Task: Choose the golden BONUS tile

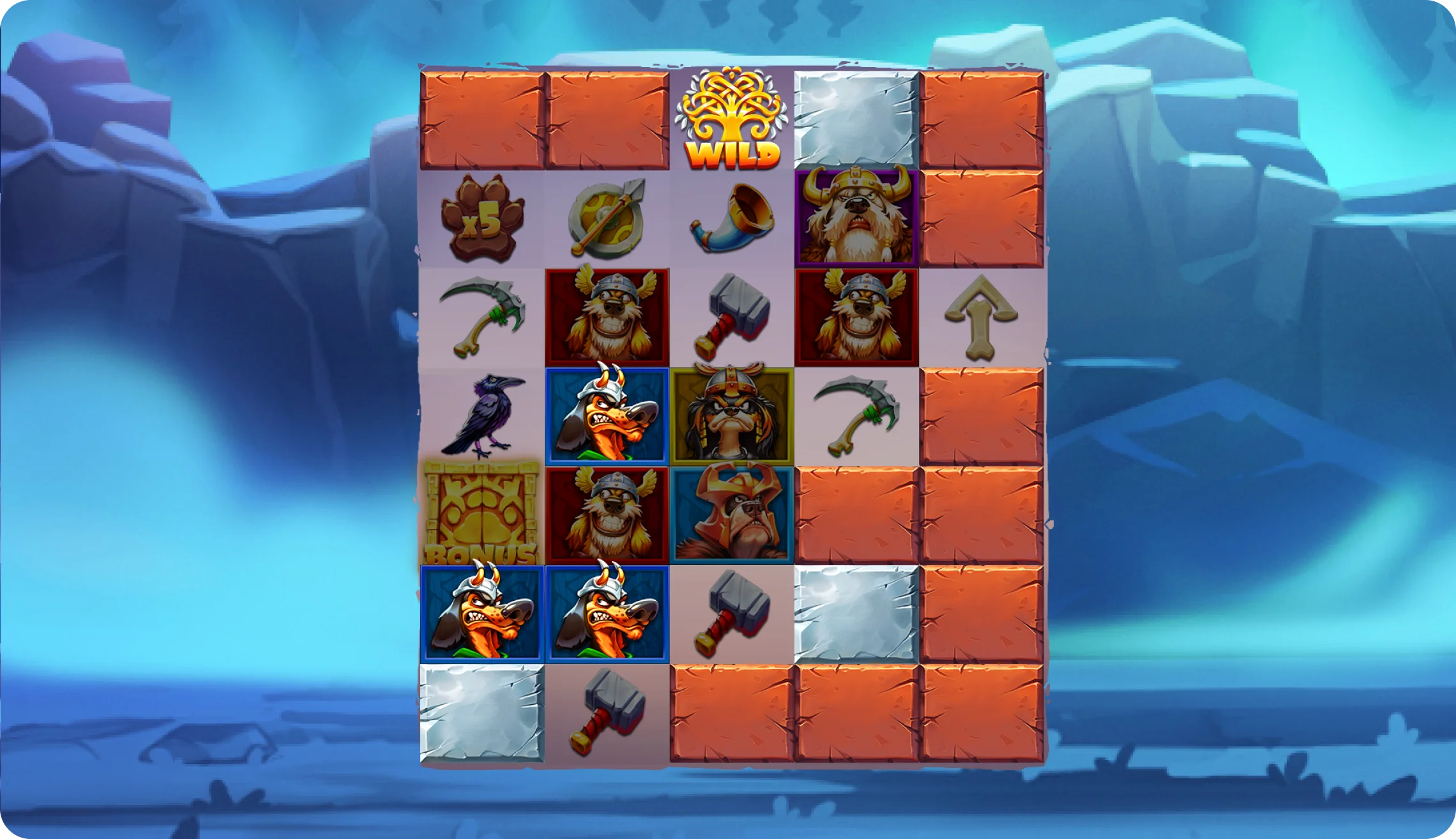Action: tap(483, 515)
